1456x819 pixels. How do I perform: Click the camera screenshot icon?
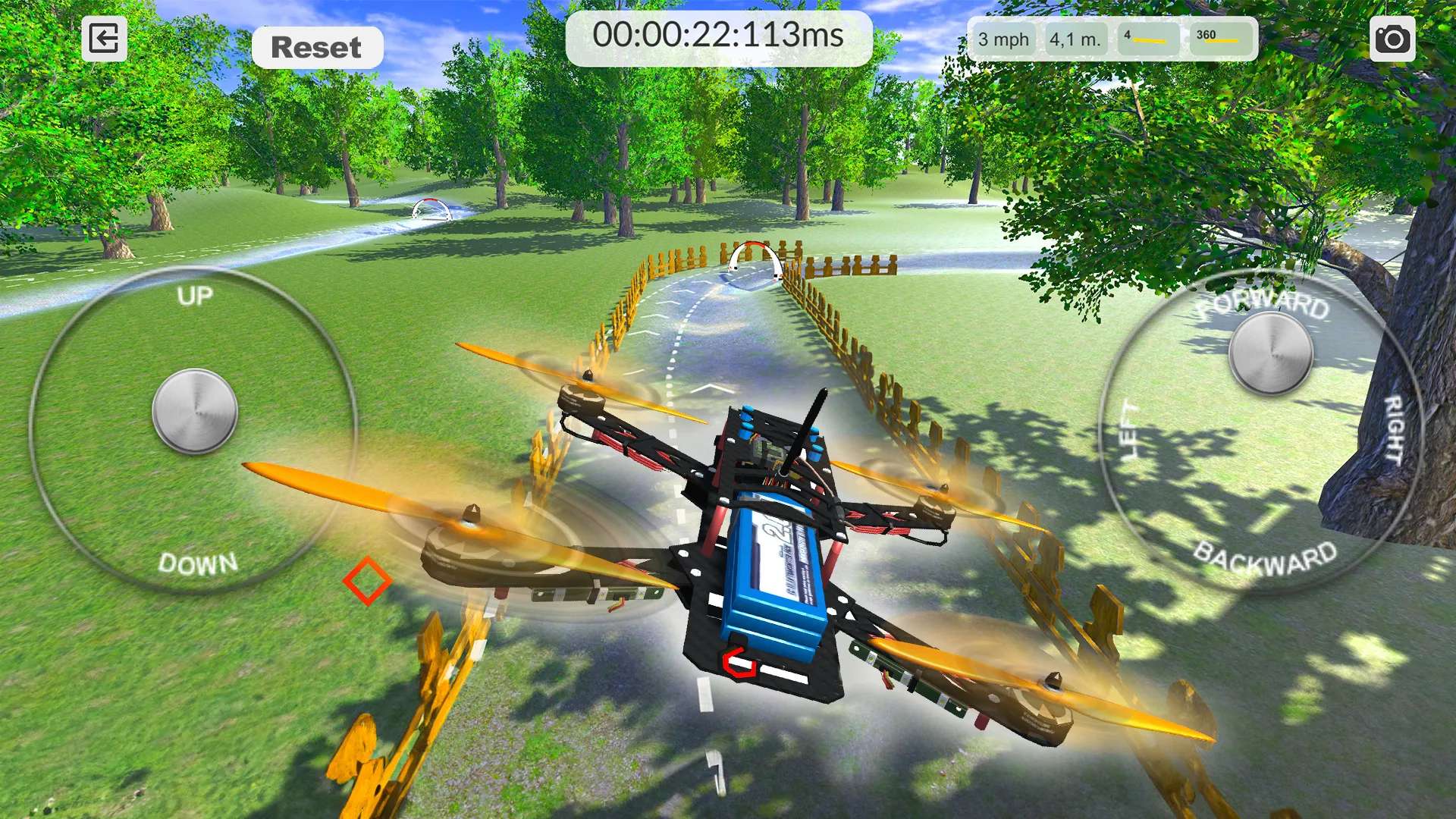1395,38
